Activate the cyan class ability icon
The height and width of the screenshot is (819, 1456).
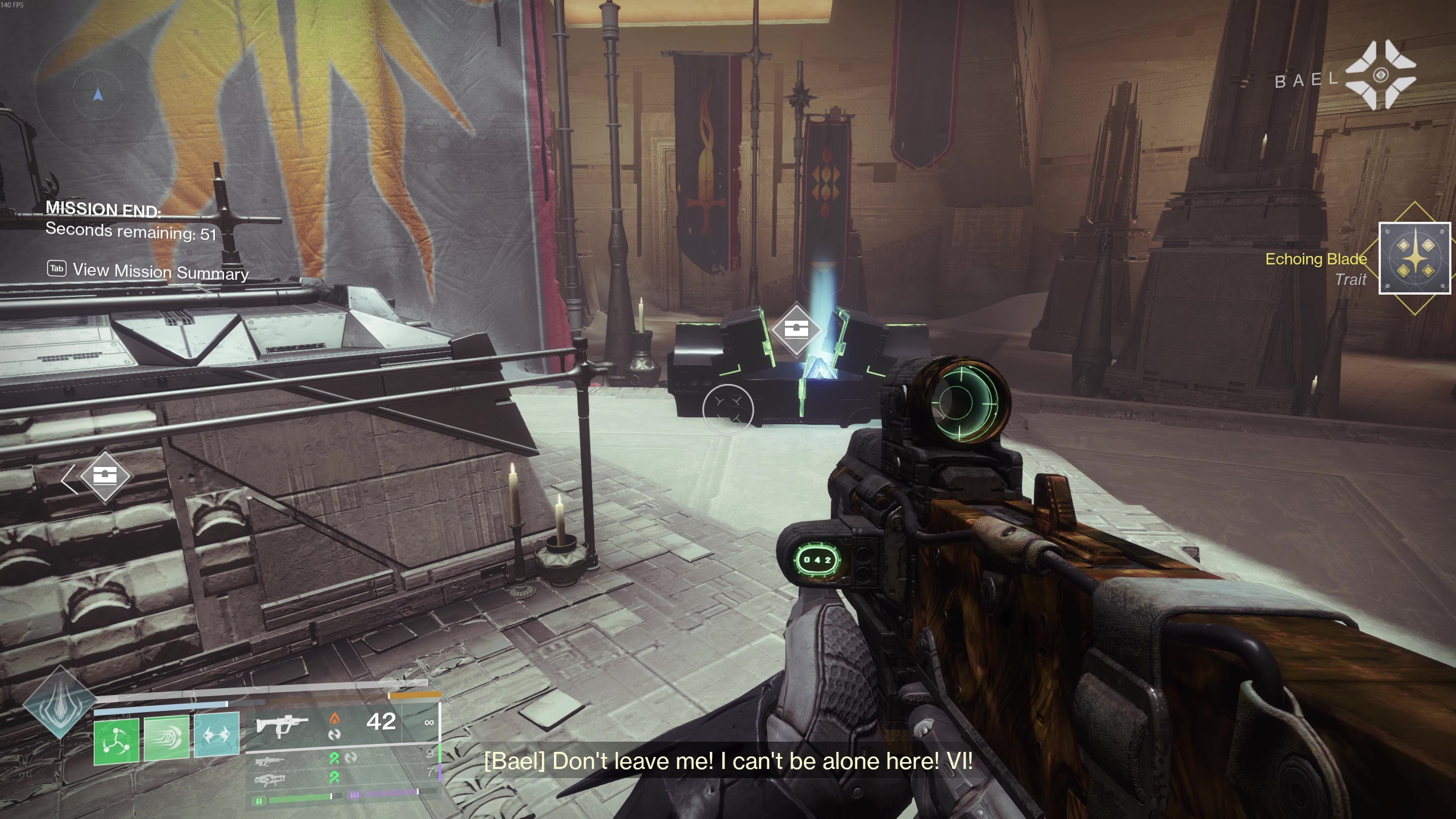(x=217, y=735)
